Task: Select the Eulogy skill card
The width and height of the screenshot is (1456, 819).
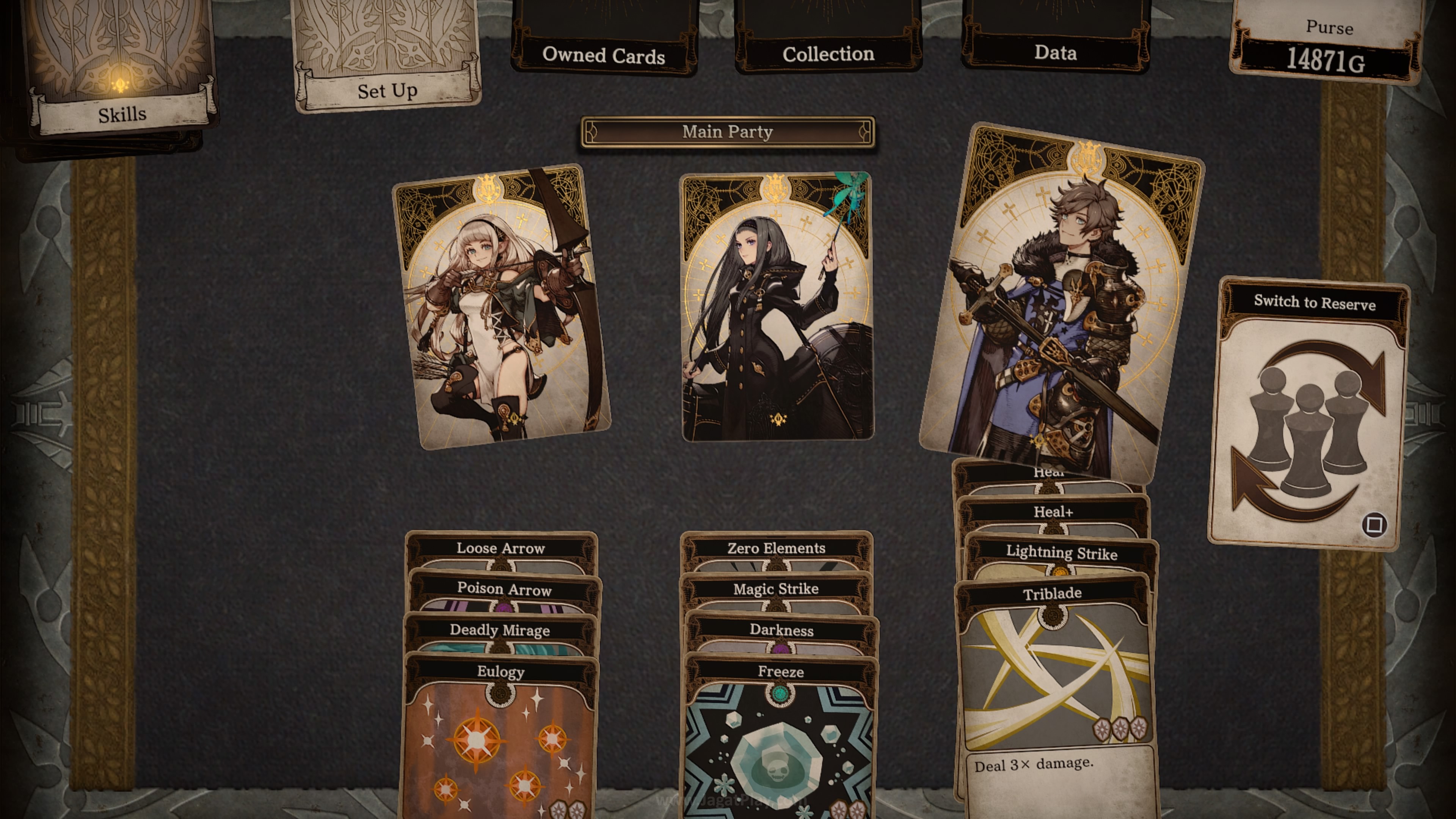Action: pos(500,735)
